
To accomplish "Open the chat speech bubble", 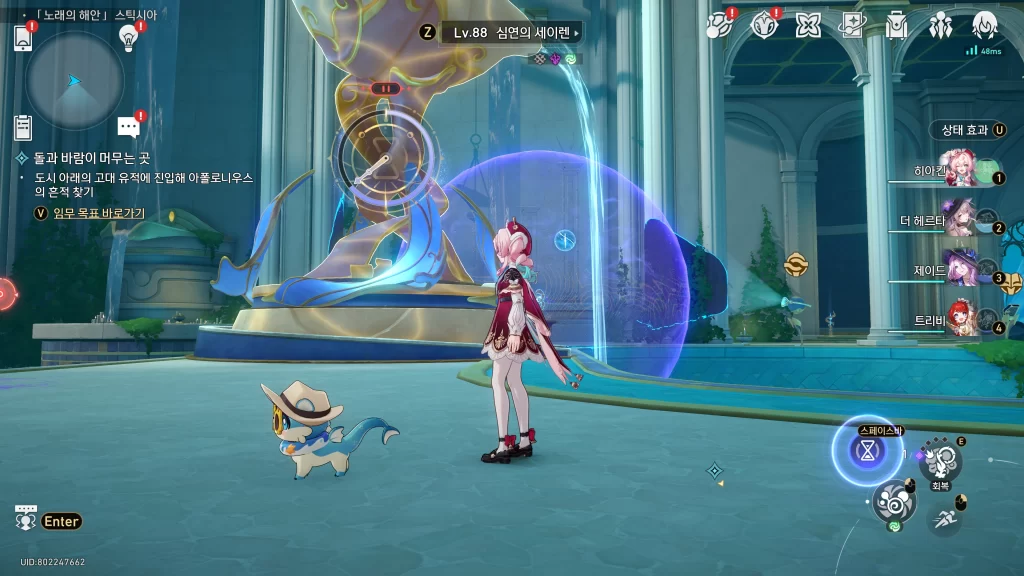I will pos(128,127).
